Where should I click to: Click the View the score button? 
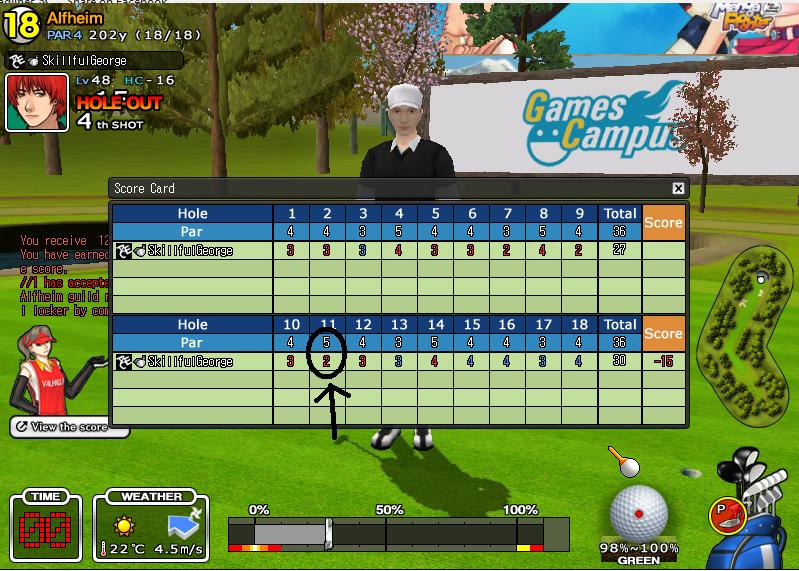click(70, 427)
